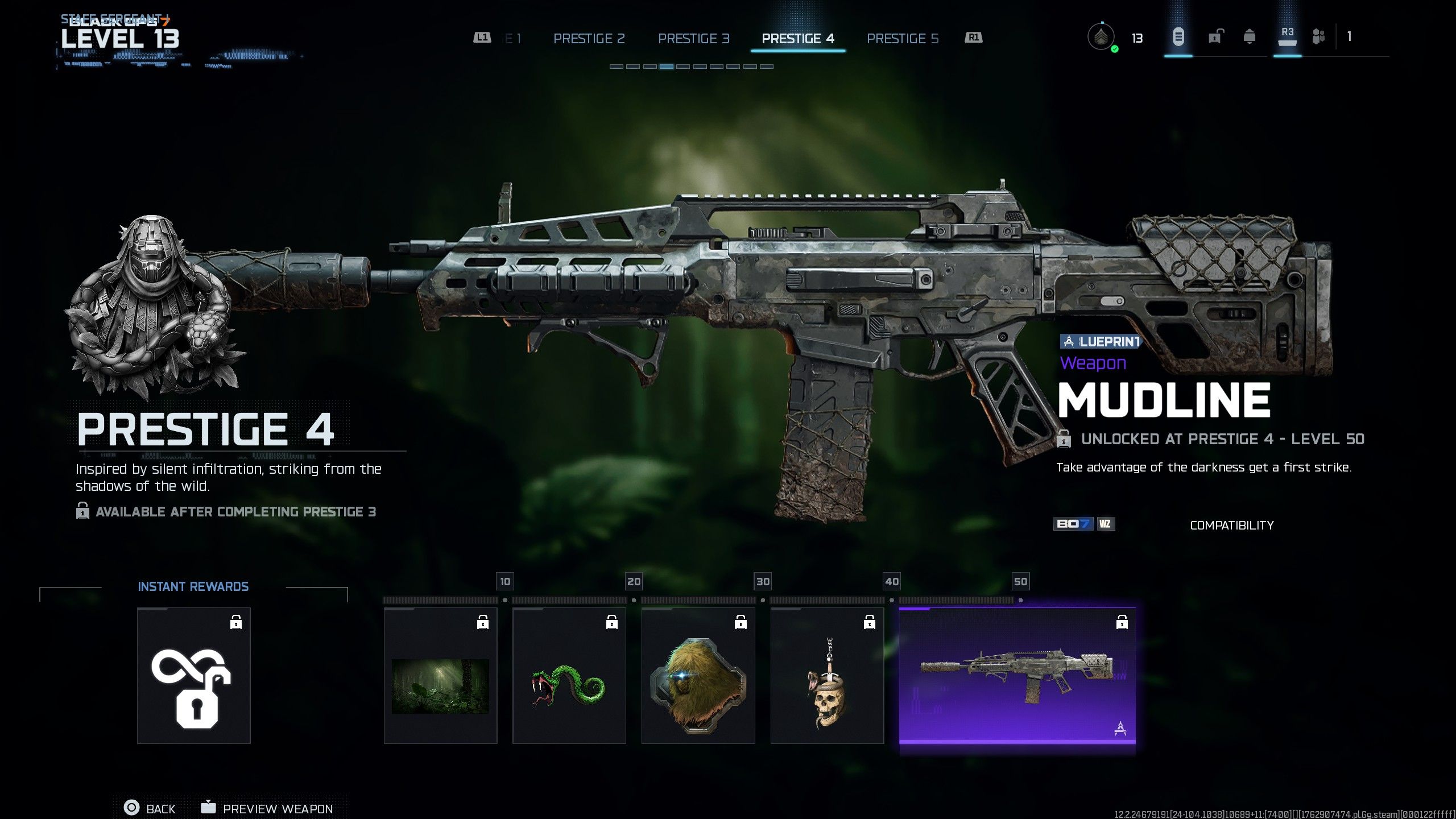Switch to the Prestige 2 tab
1456x819 pixels.
point(589,39)
